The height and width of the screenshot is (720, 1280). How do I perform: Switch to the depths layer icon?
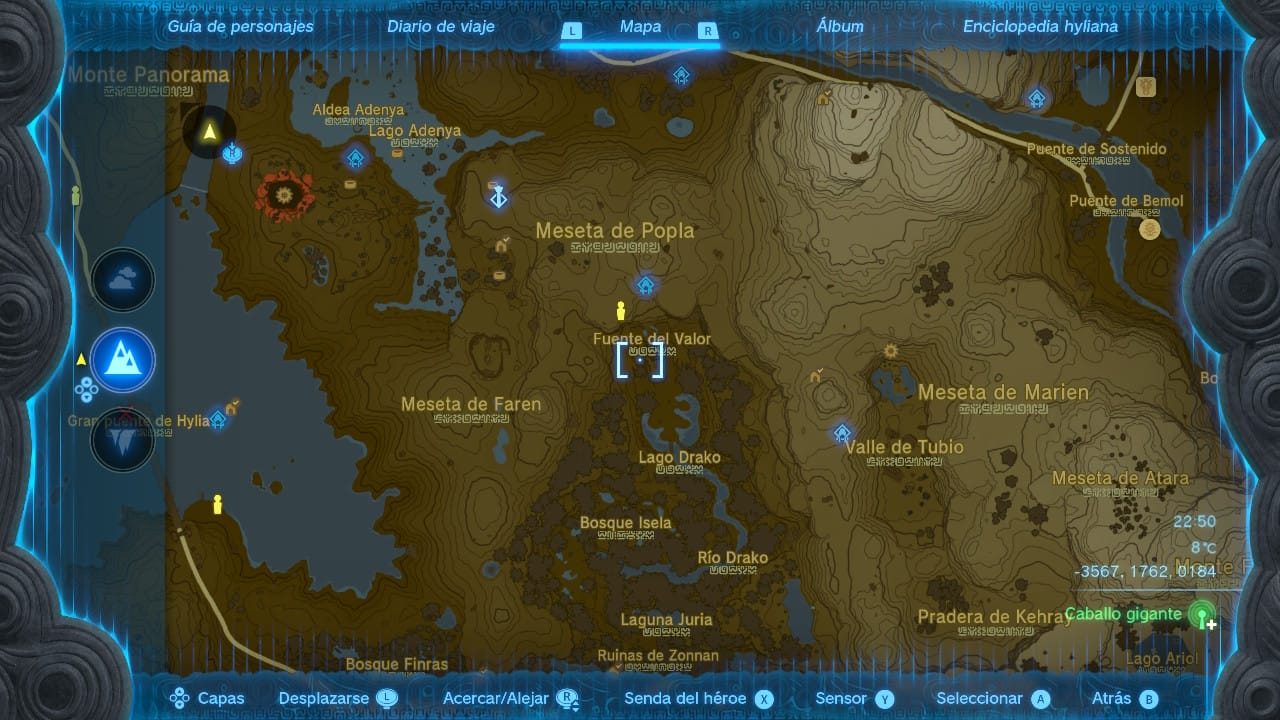(x=123, y=438)
